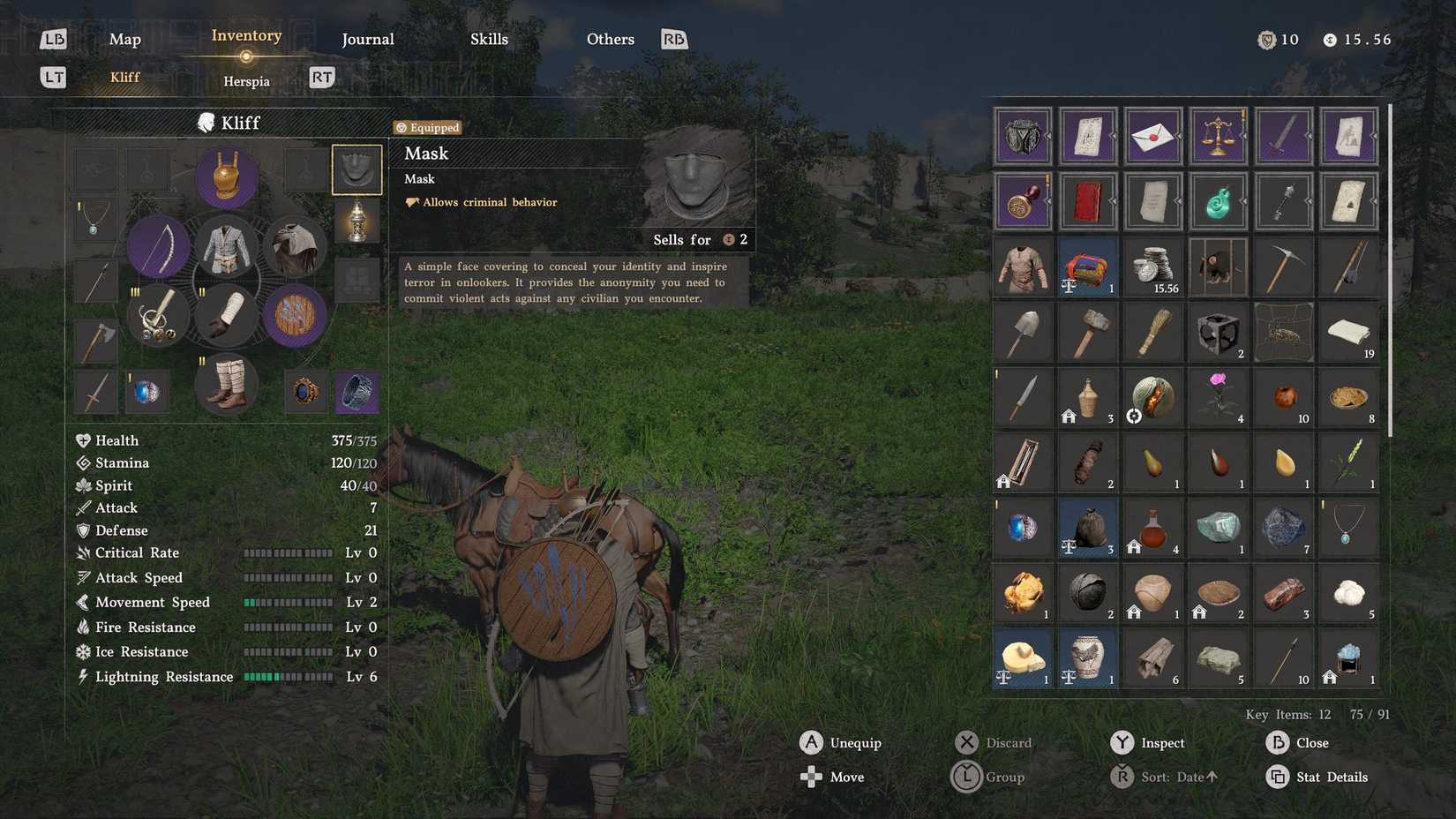Select the bow in Kliff's equipment slots
1456x819 pixels.
[x=158, y=247]
